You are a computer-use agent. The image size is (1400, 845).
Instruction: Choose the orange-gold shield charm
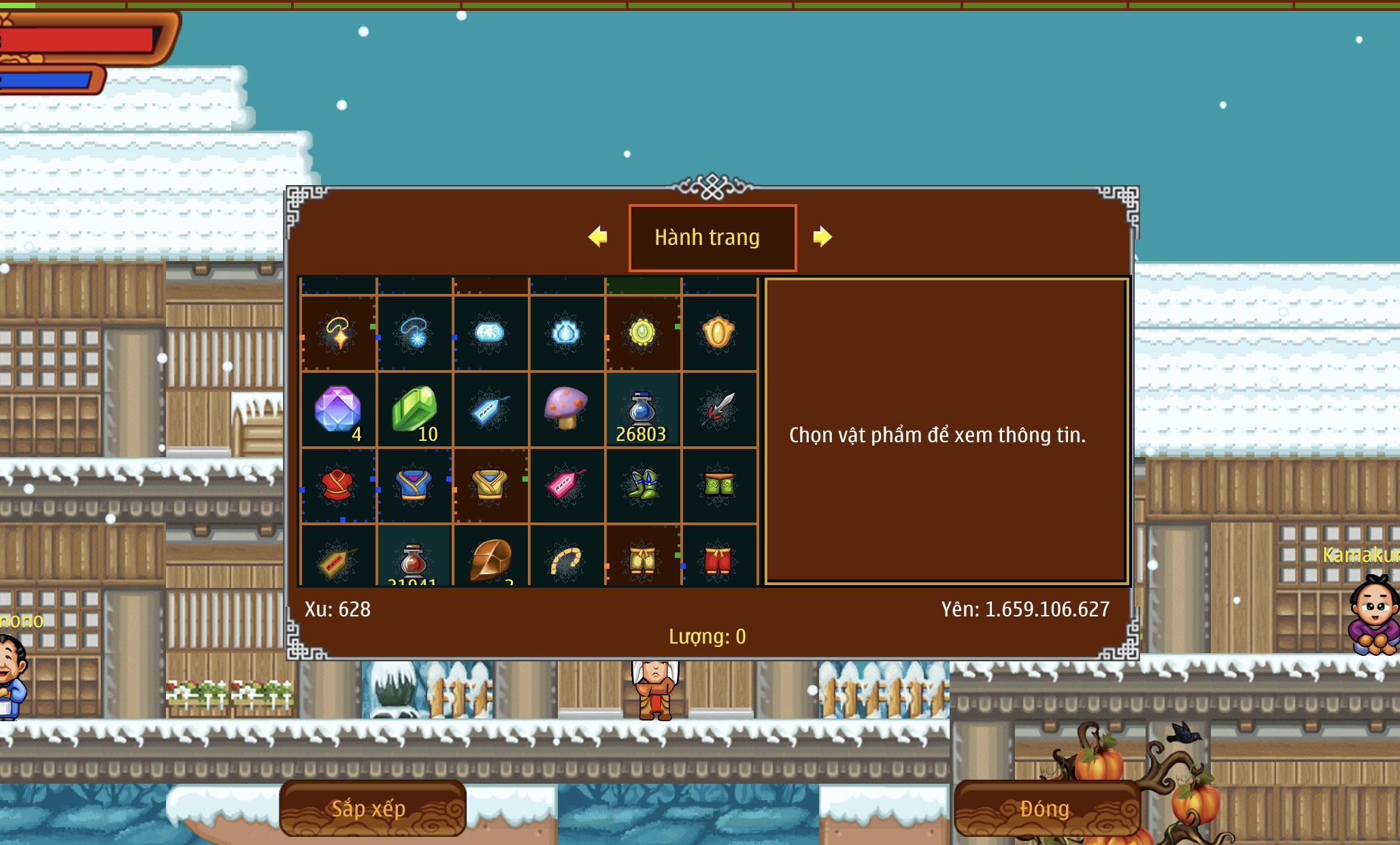718,333
